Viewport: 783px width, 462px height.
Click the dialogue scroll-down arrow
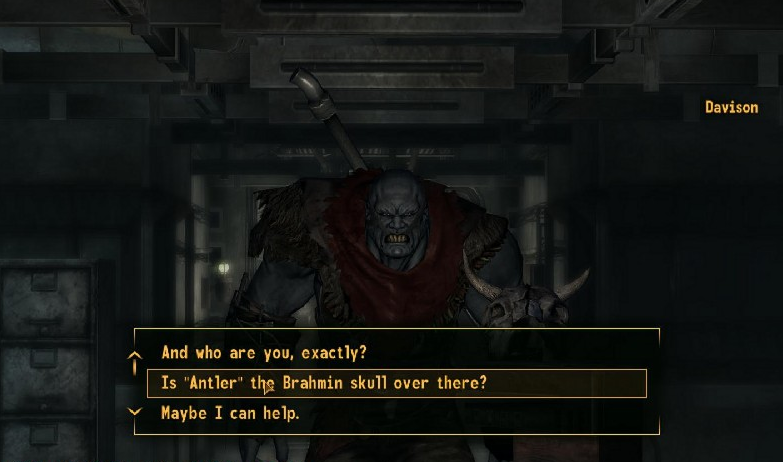coord(136,411)
